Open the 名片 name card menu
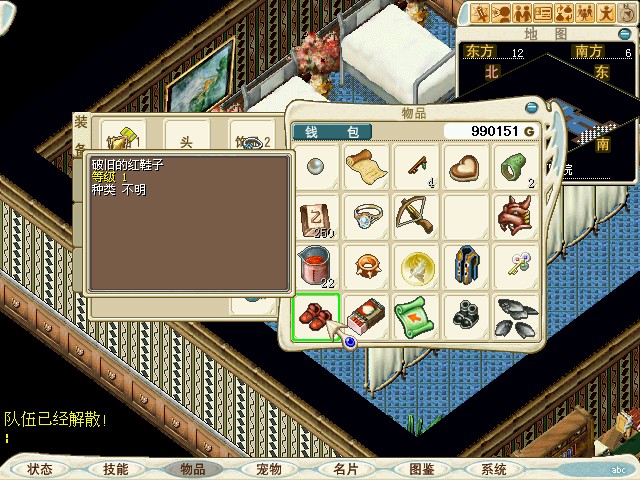 pyautogui.click(x=344, y=469)
